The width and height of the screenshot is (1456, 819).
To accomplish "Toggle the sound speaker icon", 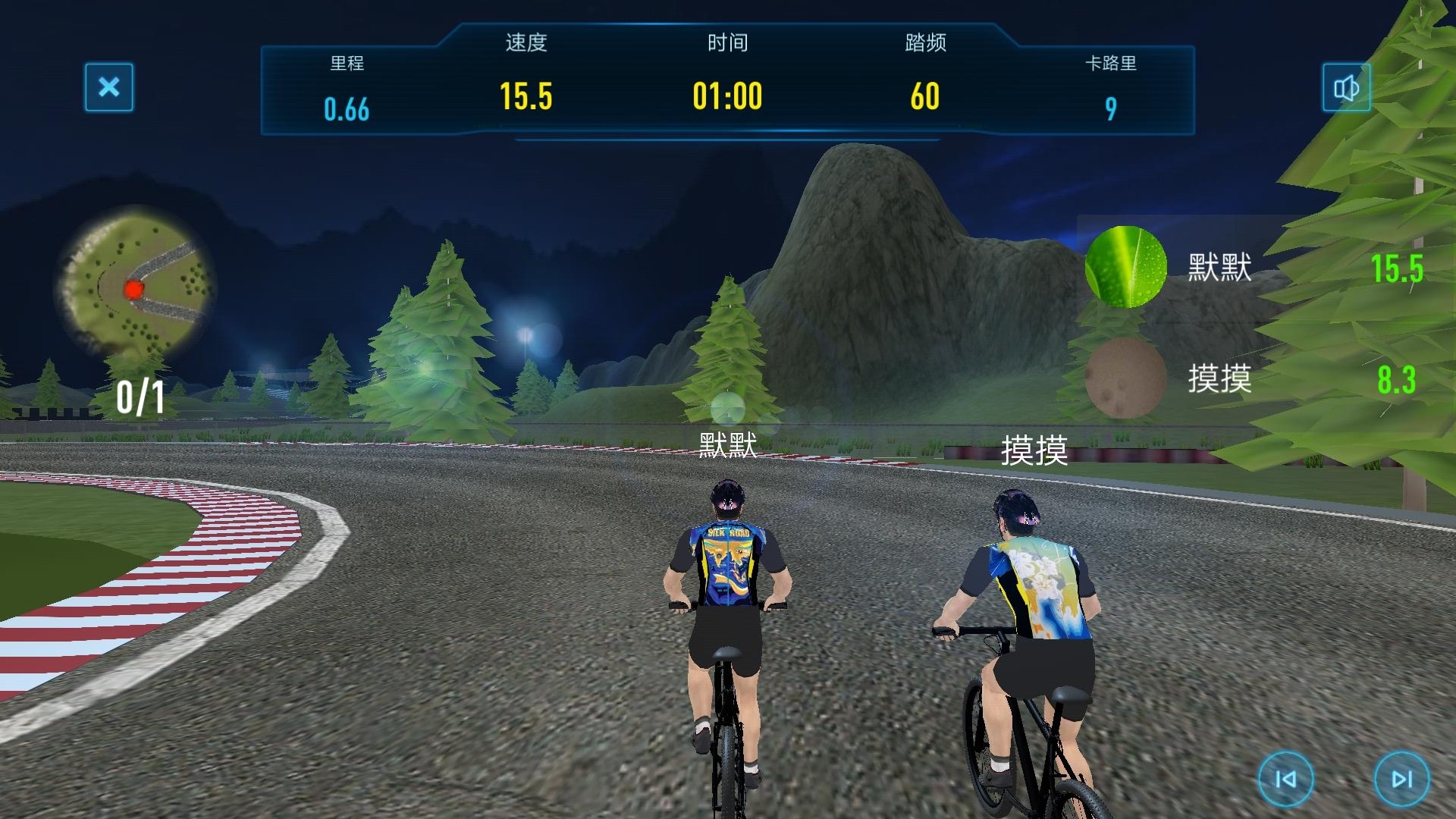I will 1346,88.
